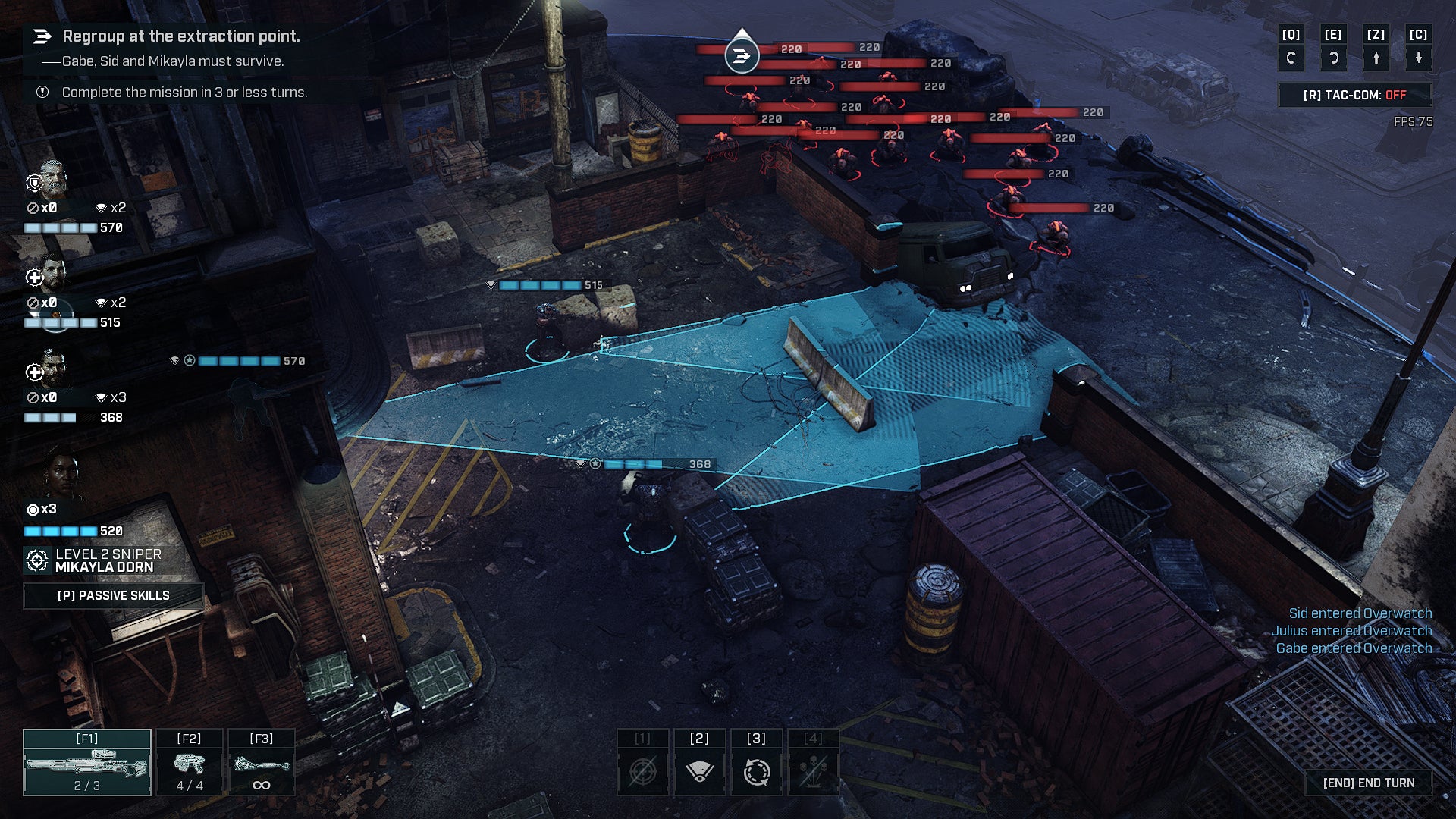This screenshot has width=1456, height=819.
Task: Activate the Overwatch cone ability
Action: (x=699, y=772)
